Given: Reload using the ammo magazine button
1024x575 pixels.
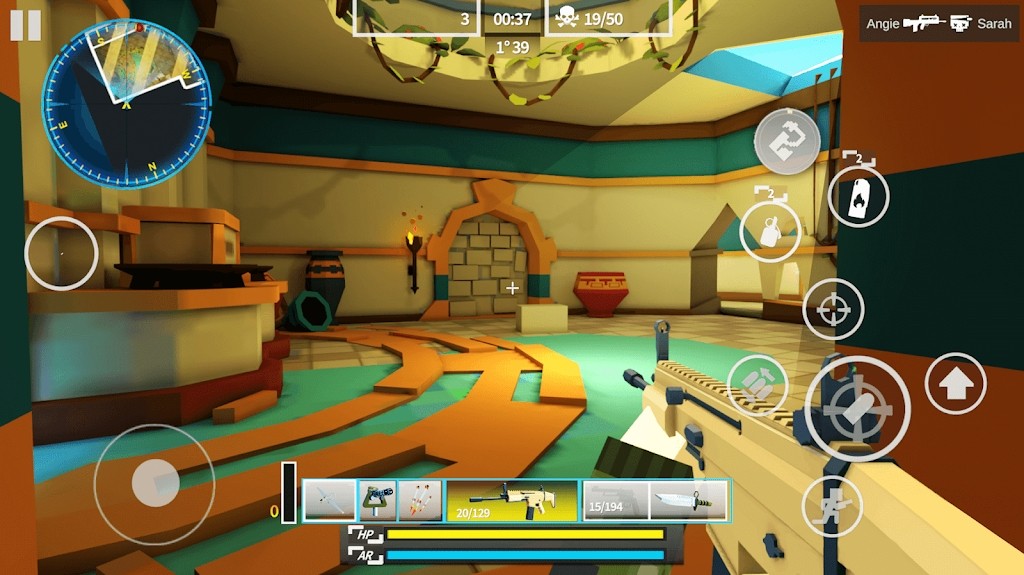Looking at the screenshot, I should (757, 385).
